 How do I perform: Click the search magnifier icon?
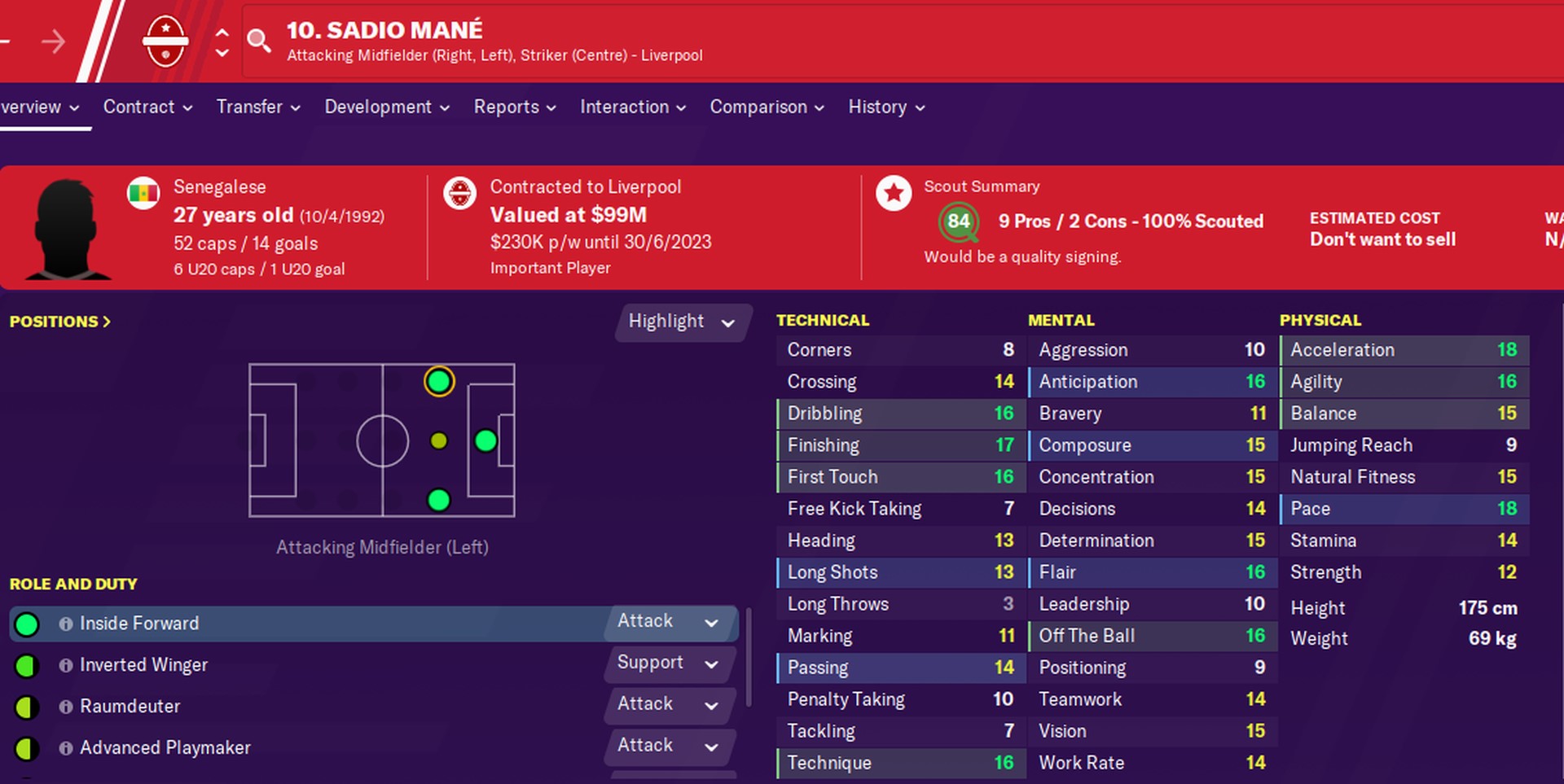click(x=259, y=41)
